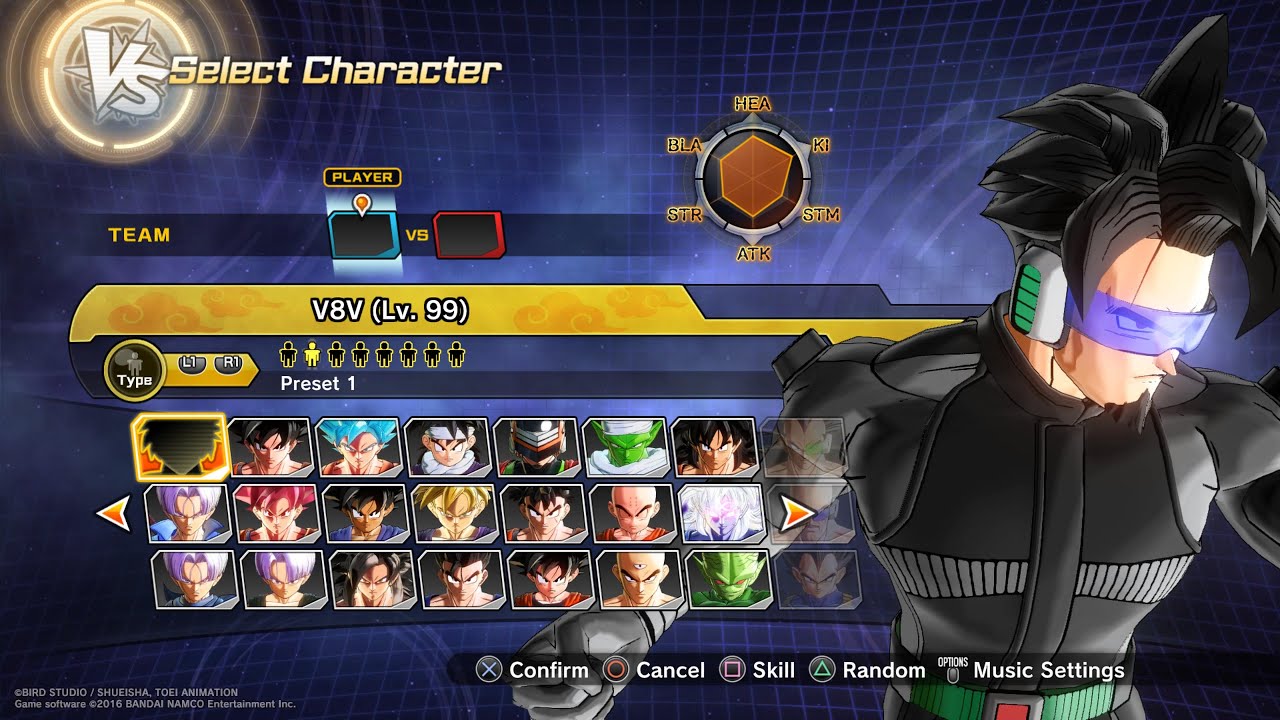This screenshot has width=1280, height=720.
Task: Select three-eyed Tien's portrait
Action: [639, 579]
